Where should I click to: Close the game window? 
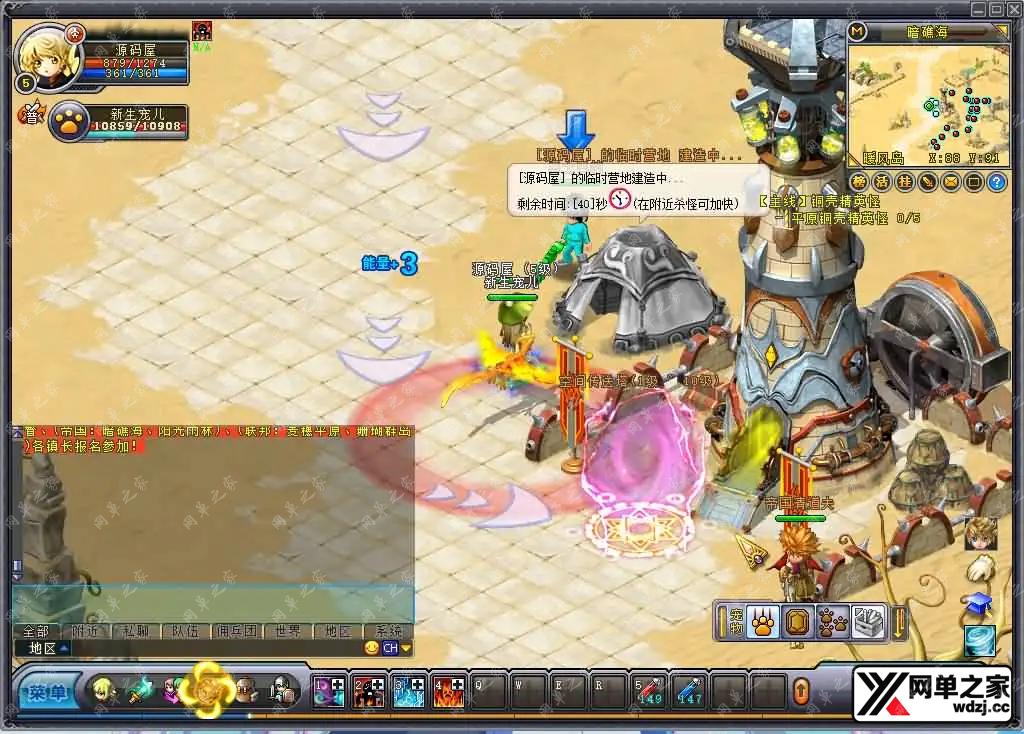pos(1014,9)
